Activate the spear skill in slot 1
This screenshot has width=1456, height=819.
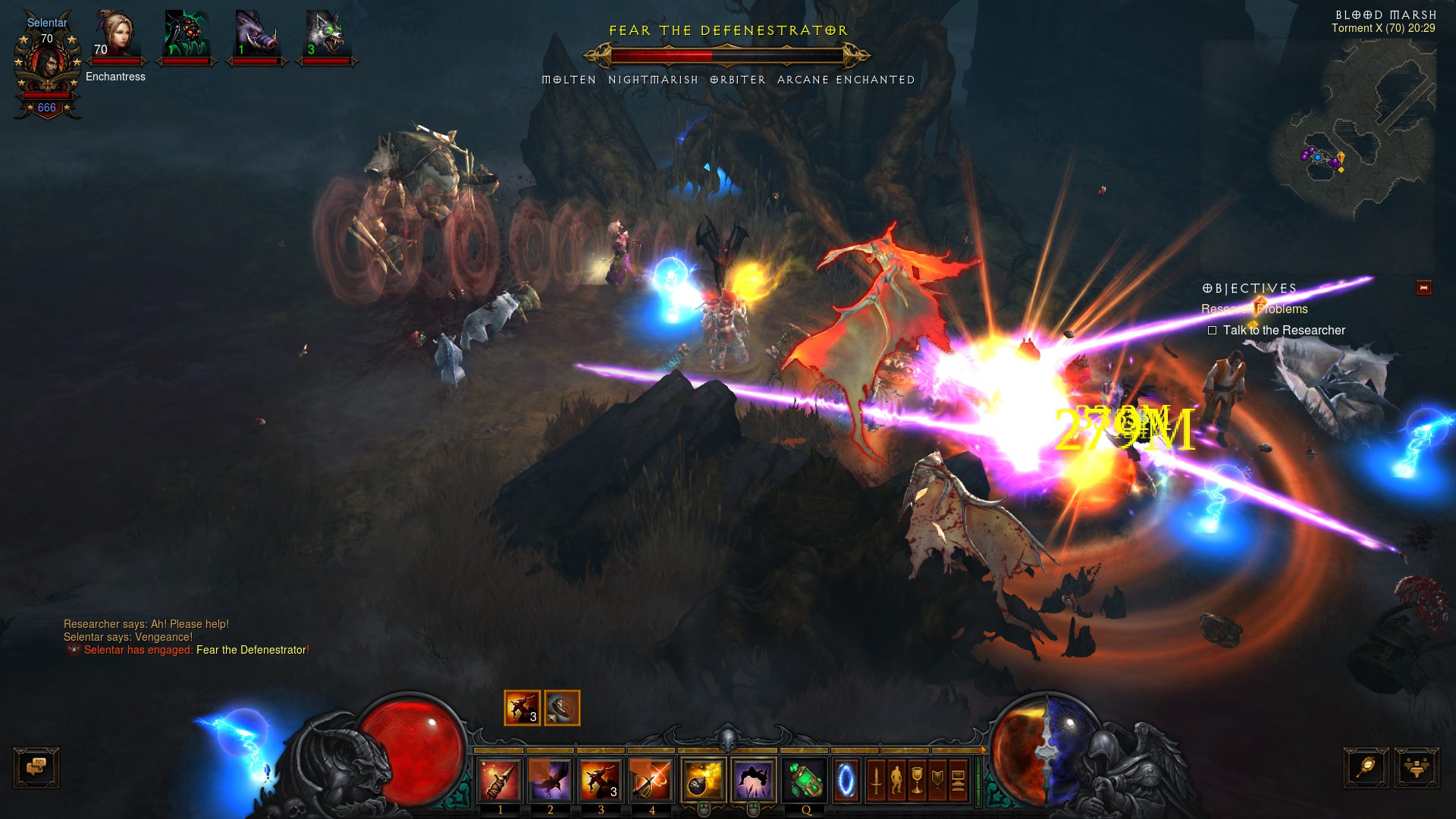[500, 780]
